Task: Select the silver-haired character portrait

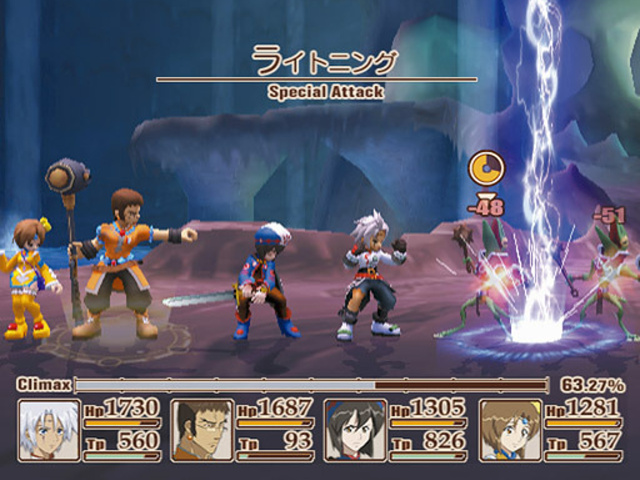Action: [49, 430]
